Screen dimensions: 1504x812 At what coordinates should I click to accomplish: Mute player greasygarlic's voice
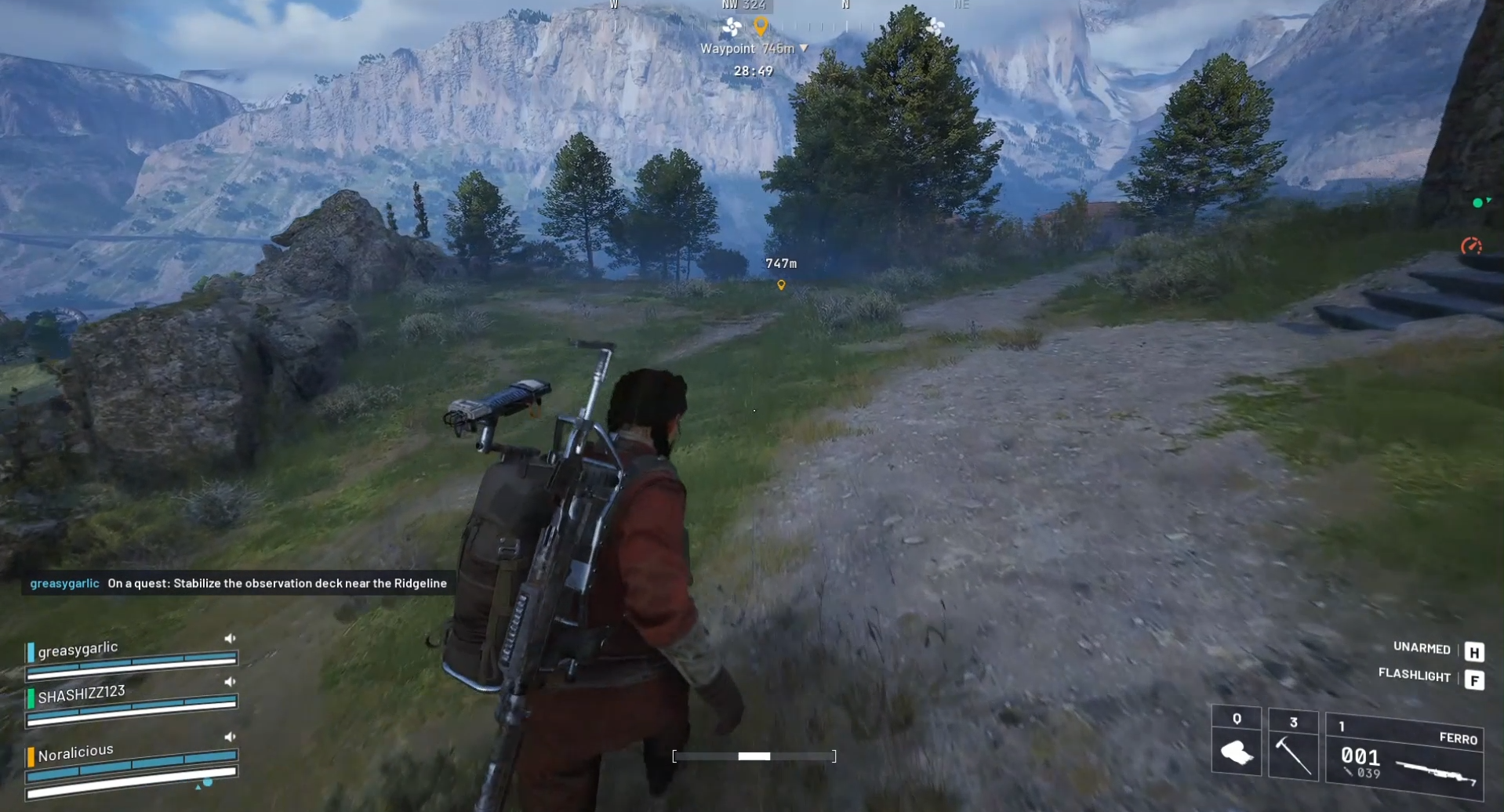pyautogui.click(x=229, y=637)
